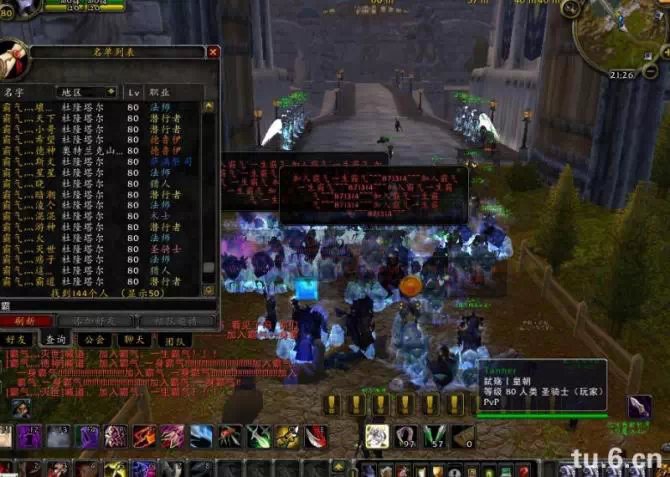Click the clock showing 21:26
Image resolution: width=670 pixels, height=477 pixels.
(x=622, y=75)
